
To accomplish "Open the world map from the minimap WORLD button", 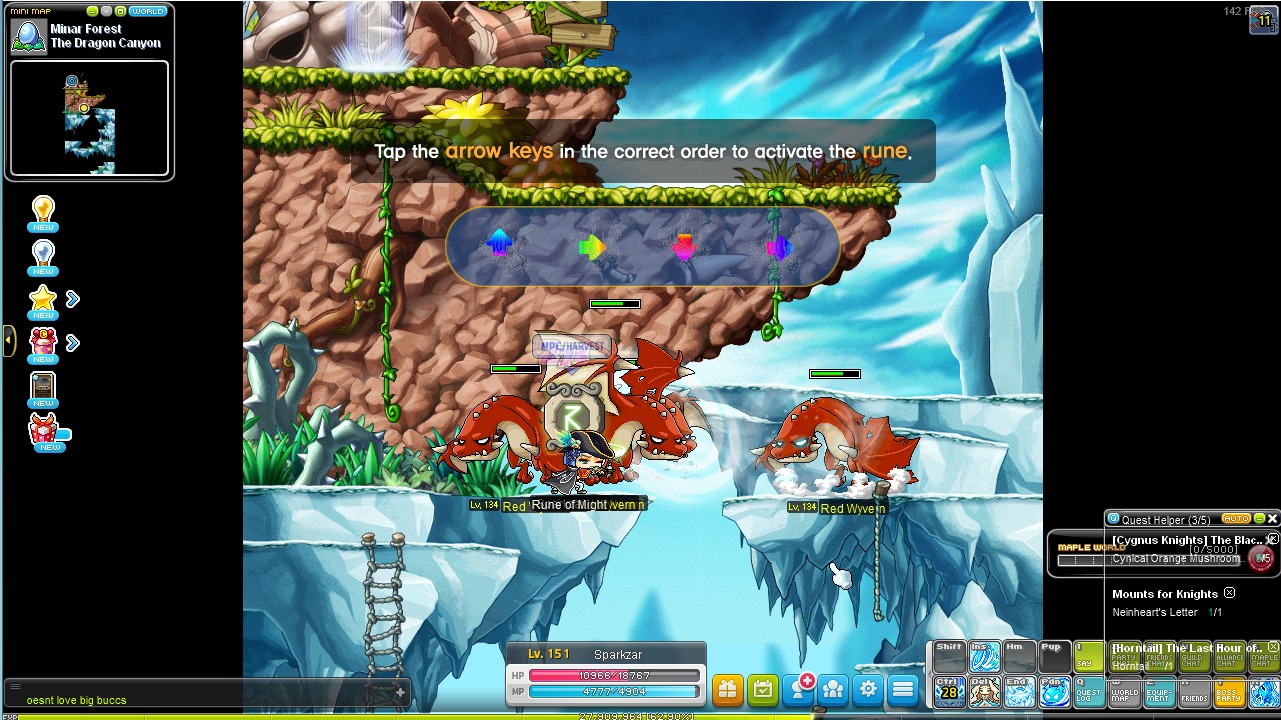I will click(x=147, y=11).
